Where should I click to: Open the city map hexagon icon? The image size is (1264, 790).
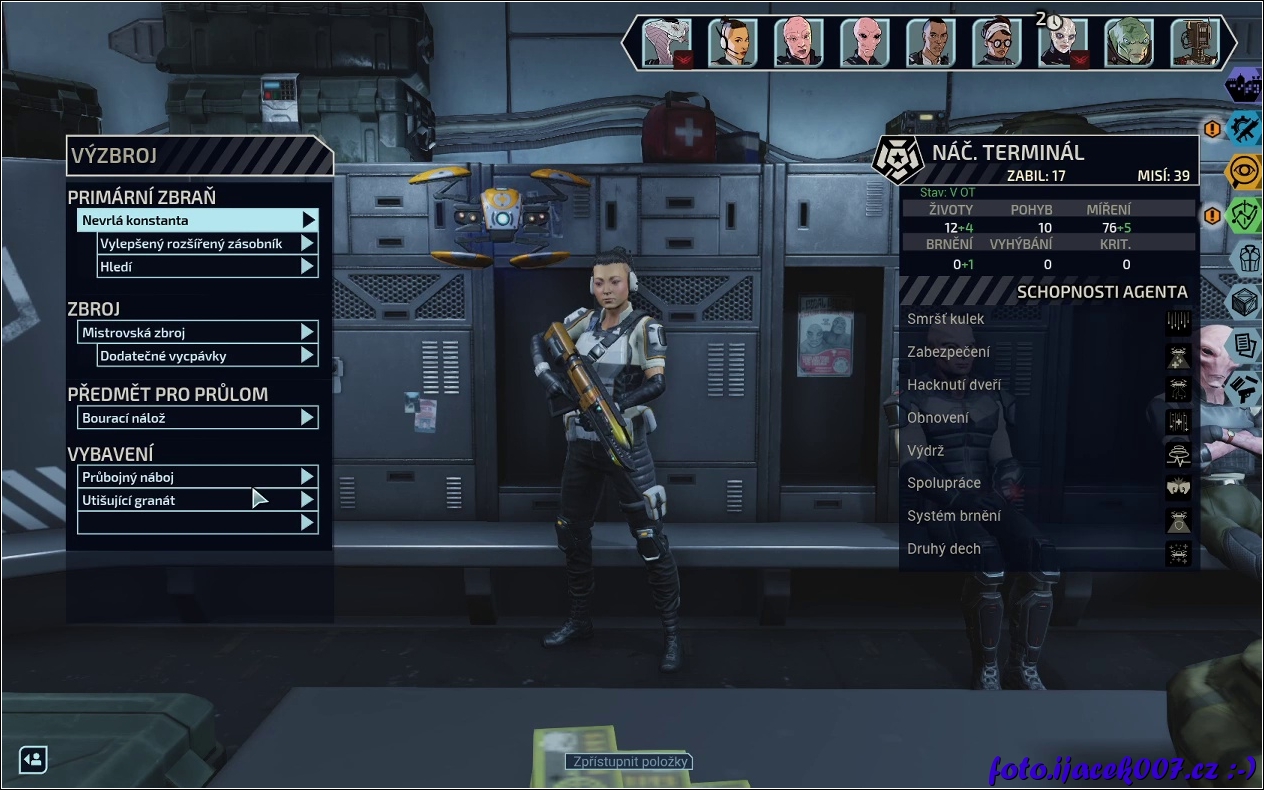tap(1244, 86)
